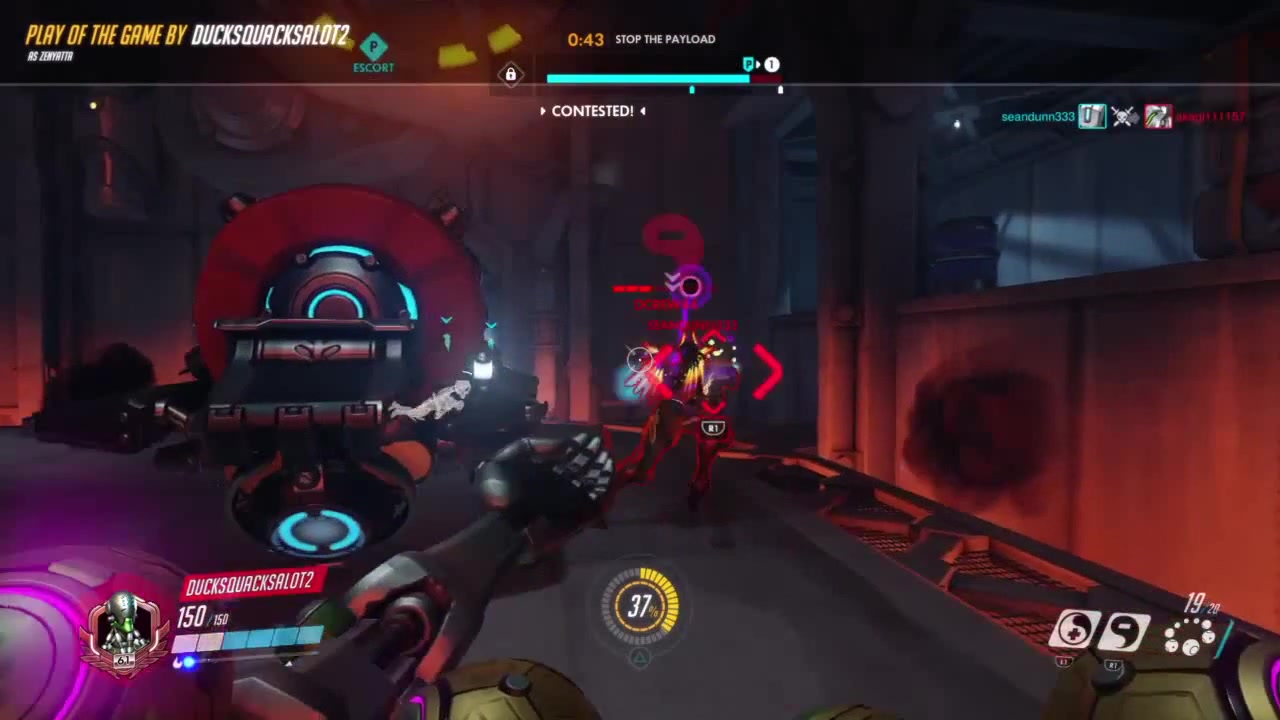Screen dimensions: 1280x720
Task: Click the eliminated hero's portrait in the killfeed
Action: coord(1157,116)
